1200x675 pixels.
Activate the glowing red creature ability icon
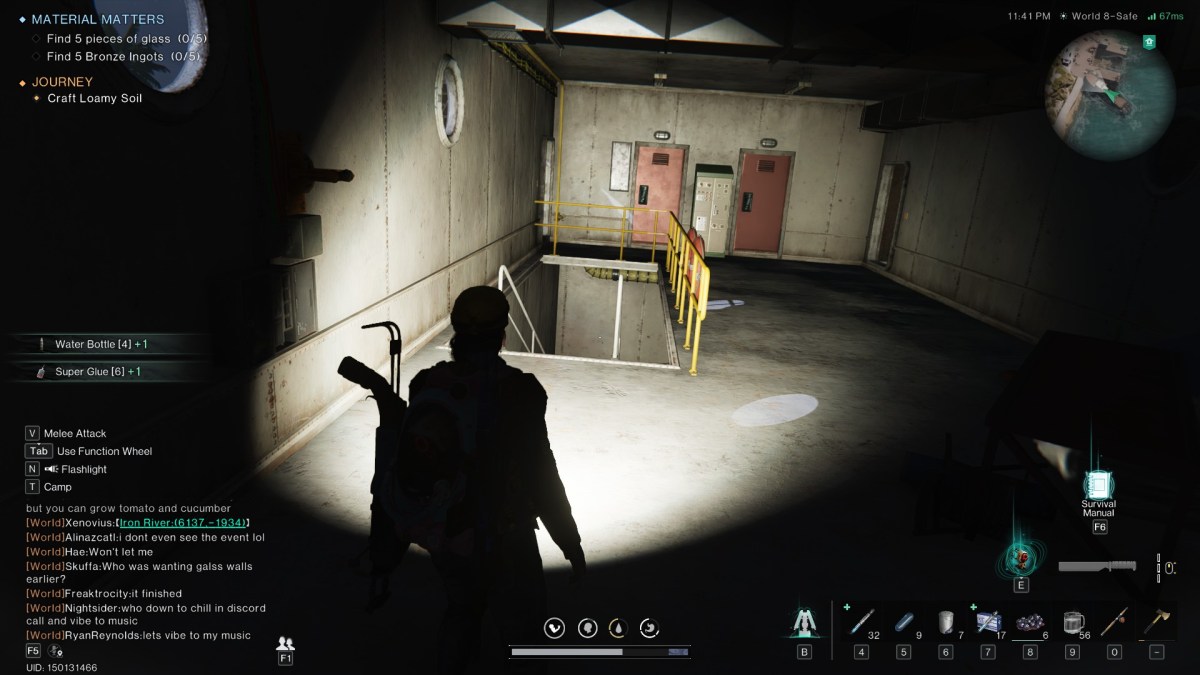click(x=1020, y=560)
